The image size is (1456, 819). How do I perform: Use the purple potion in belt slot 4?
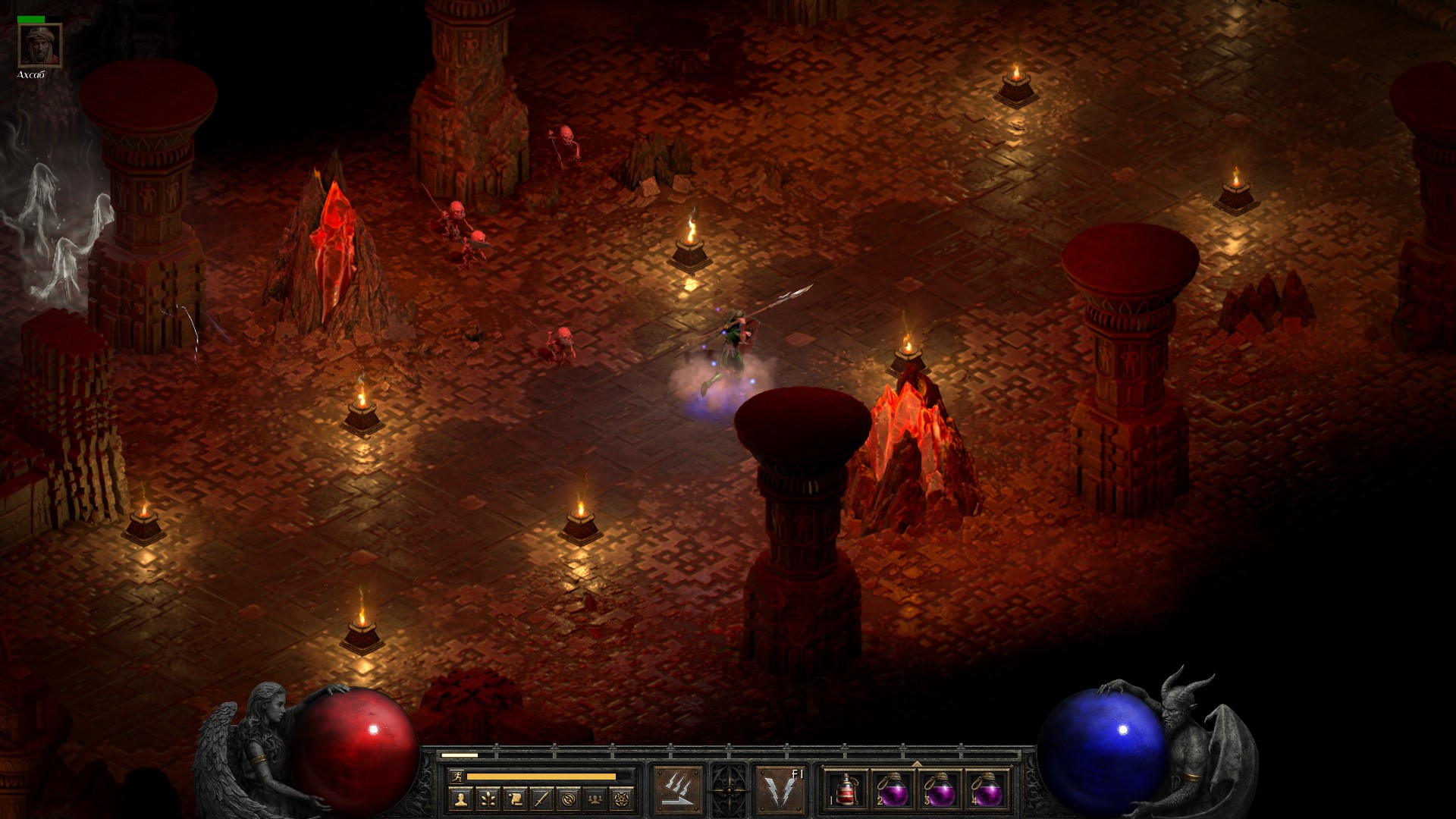tap(987, 791)
